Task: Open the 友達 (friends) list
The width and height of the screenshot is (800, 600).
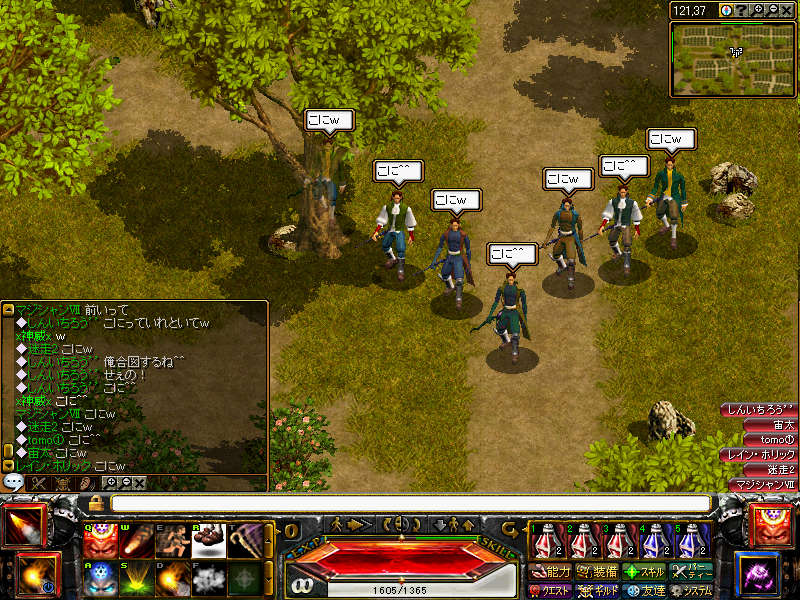Action: [645, 591]
